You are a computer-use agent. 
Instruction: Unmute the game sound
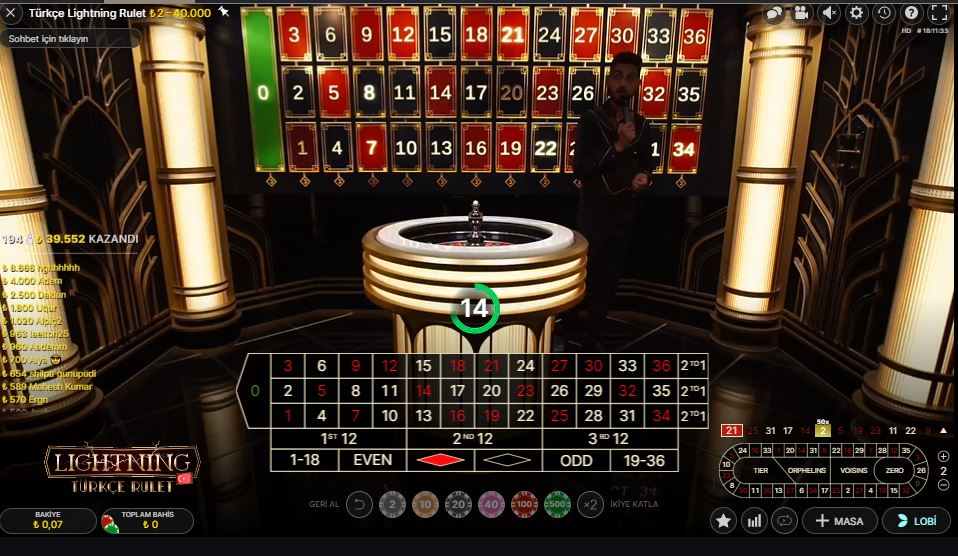point(829,13)
